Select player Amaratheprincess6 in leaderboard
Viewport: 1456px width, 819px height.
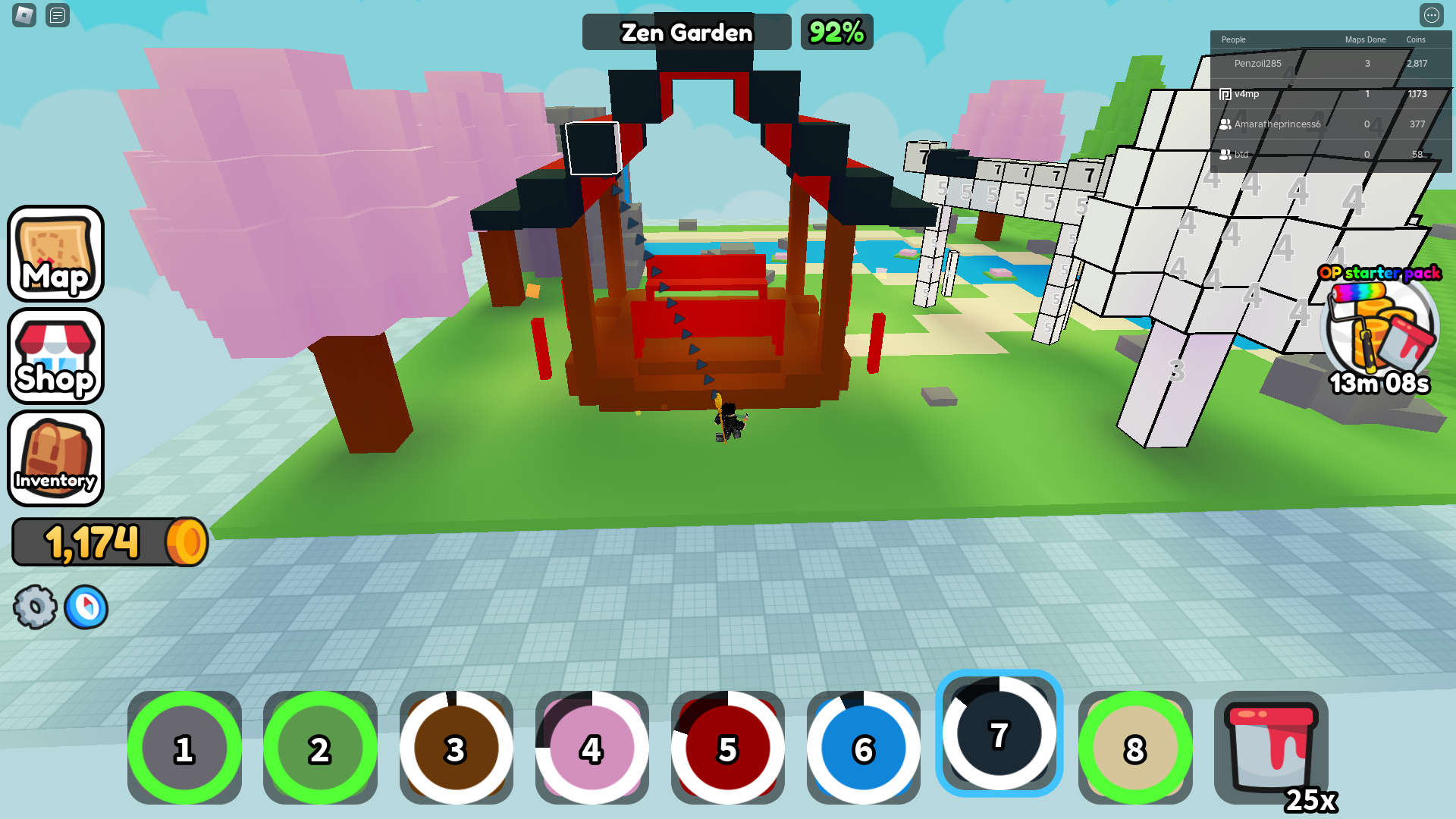click(x=1277, y=124)
